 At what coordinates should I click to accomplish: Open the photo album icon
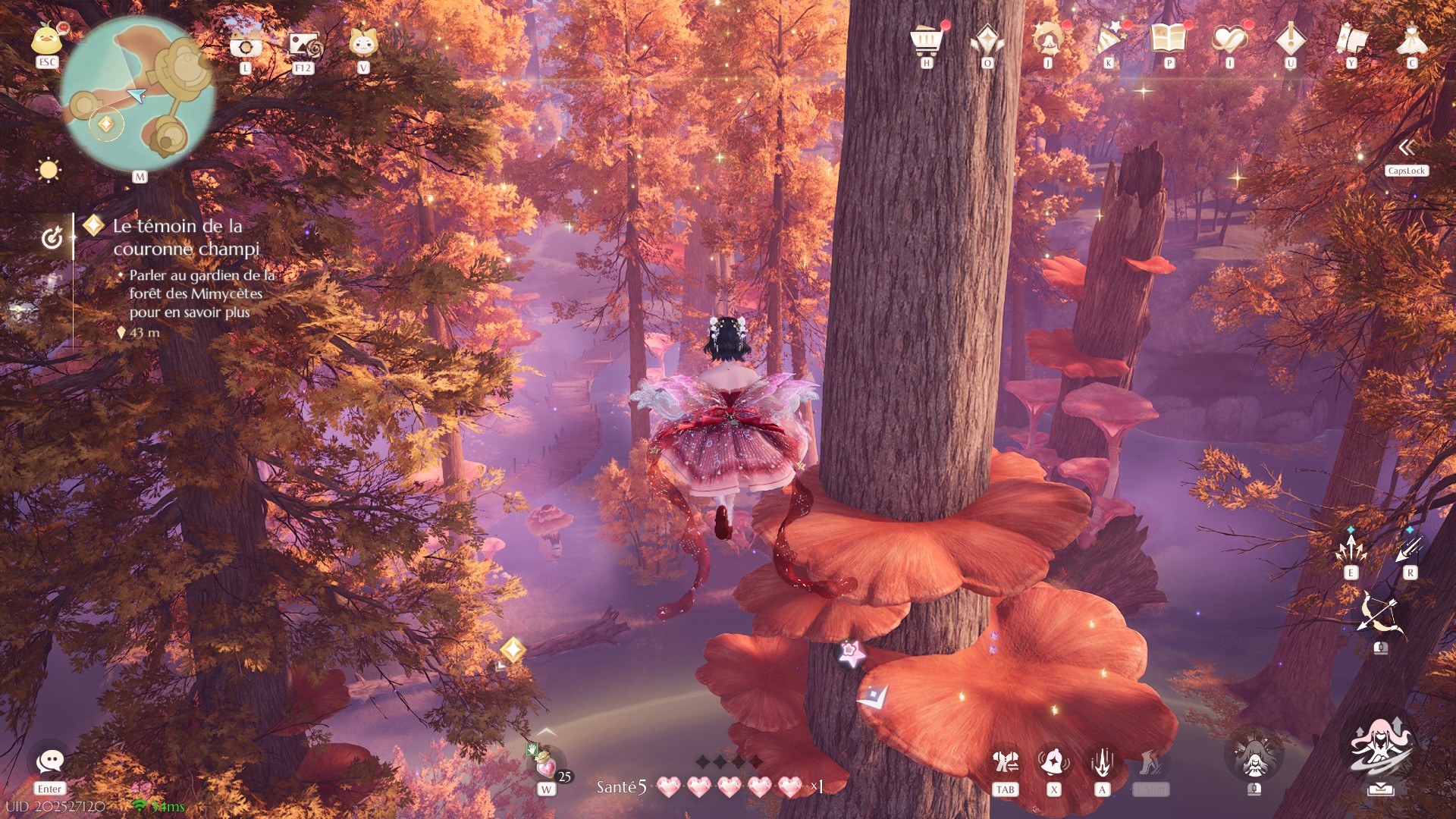point(305,45)
